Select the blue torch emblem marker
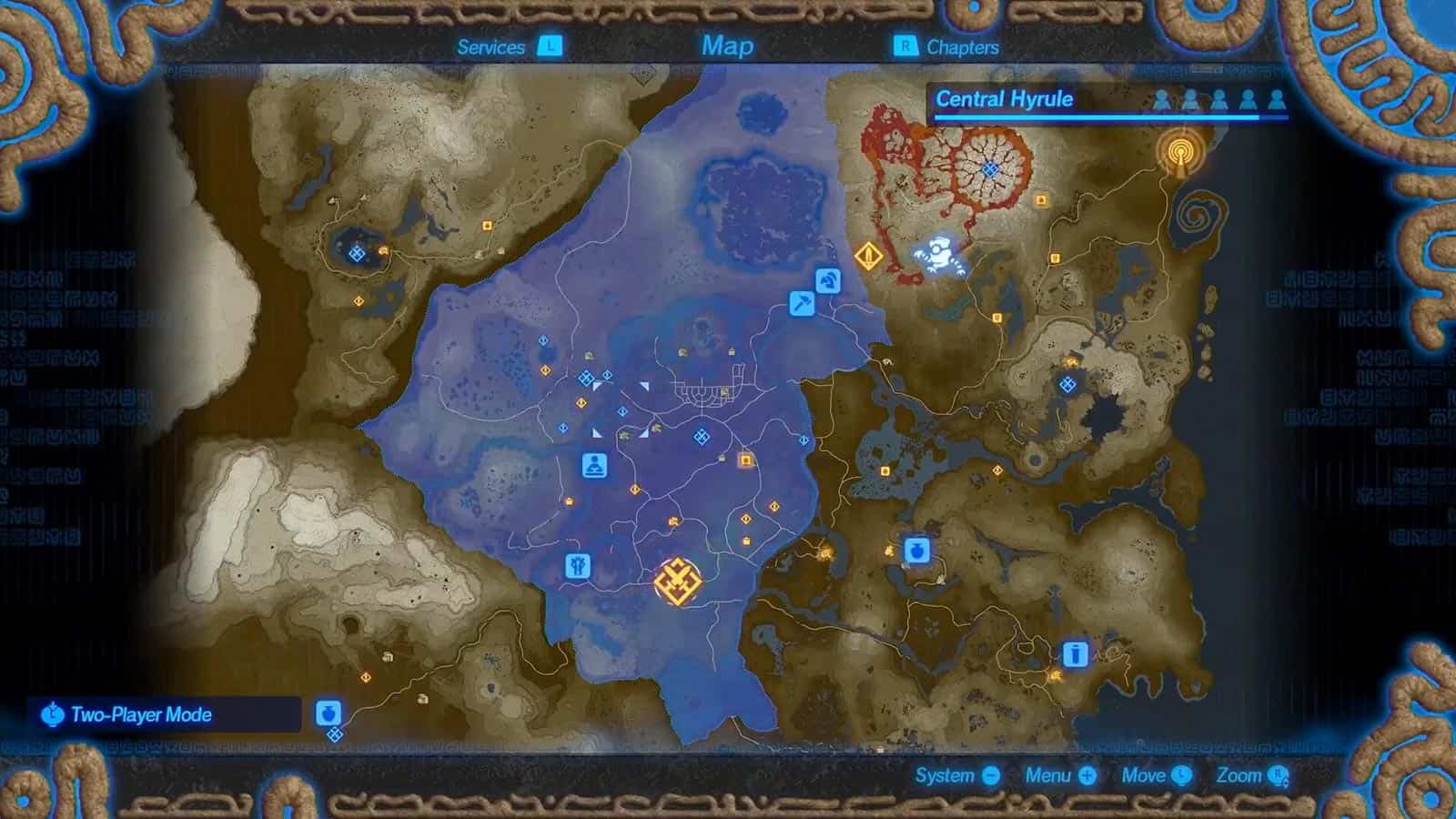Screen dimensions: 1456x819 578,567
